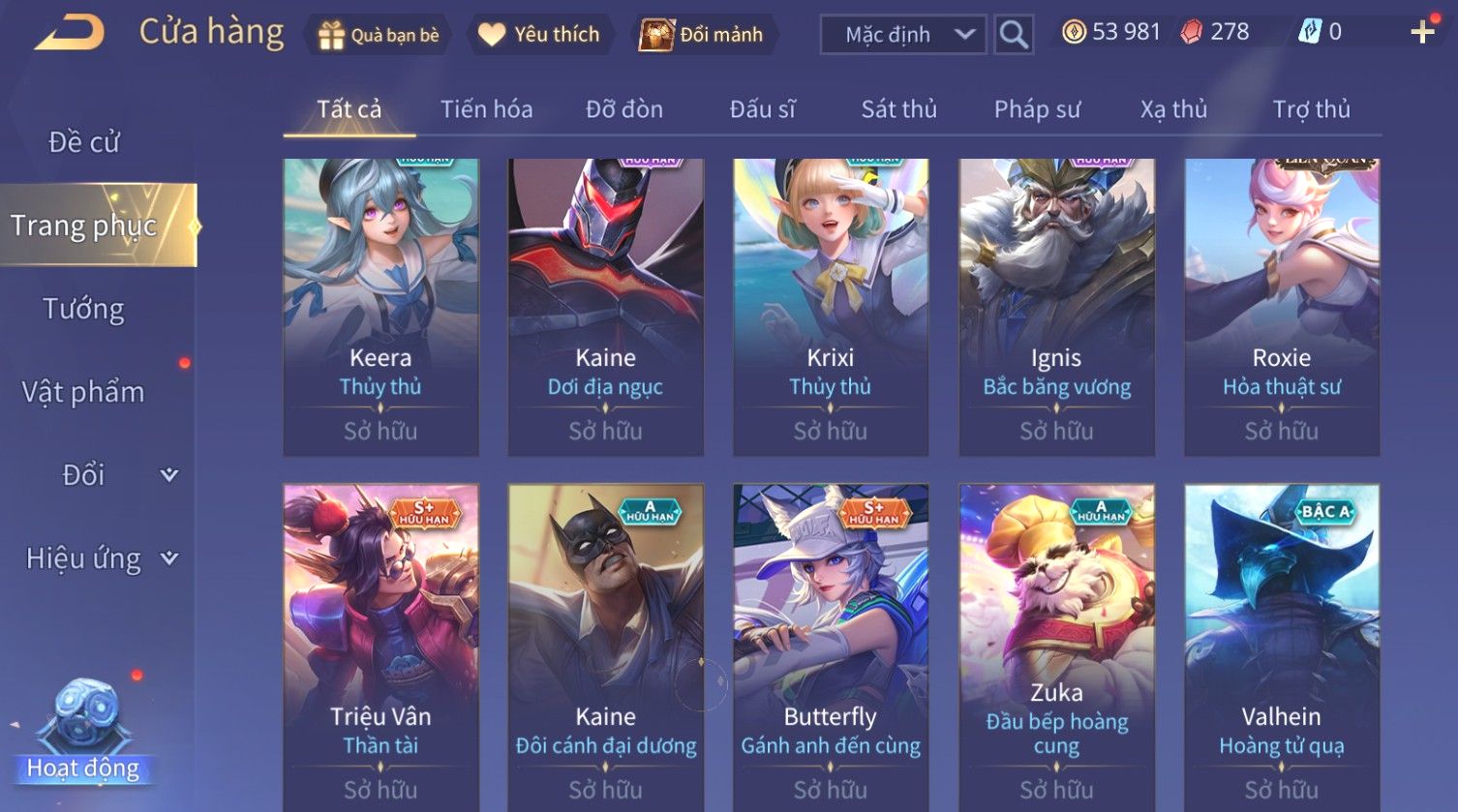This screenshot has height=812, width=1458.
Task: Add currency with the plus button
Action: pyautogui.click(x=1422, y=33)
